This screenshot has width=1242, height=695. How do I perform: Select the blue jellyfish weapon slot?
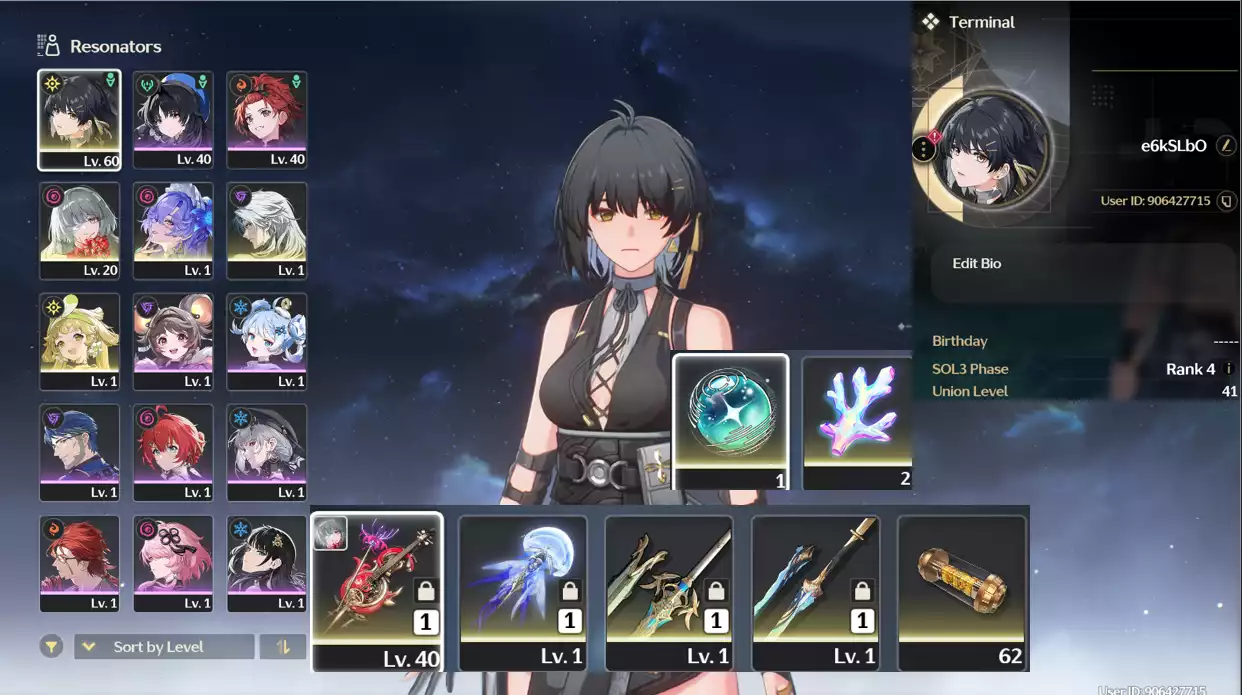pos(523,591)
